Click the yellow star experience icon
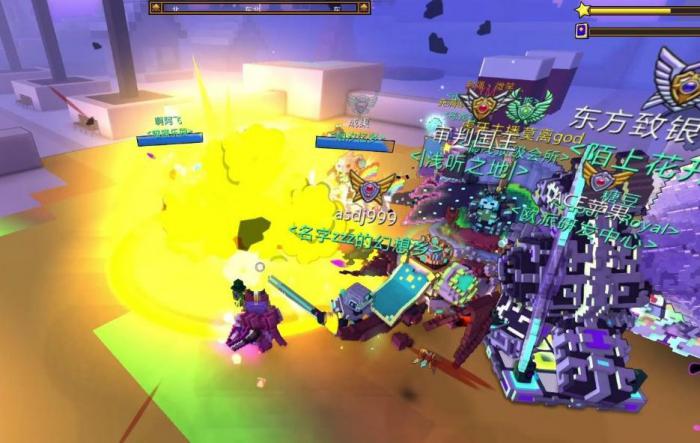Viewport: 700px width, 443px height. (x=583, y=10)
